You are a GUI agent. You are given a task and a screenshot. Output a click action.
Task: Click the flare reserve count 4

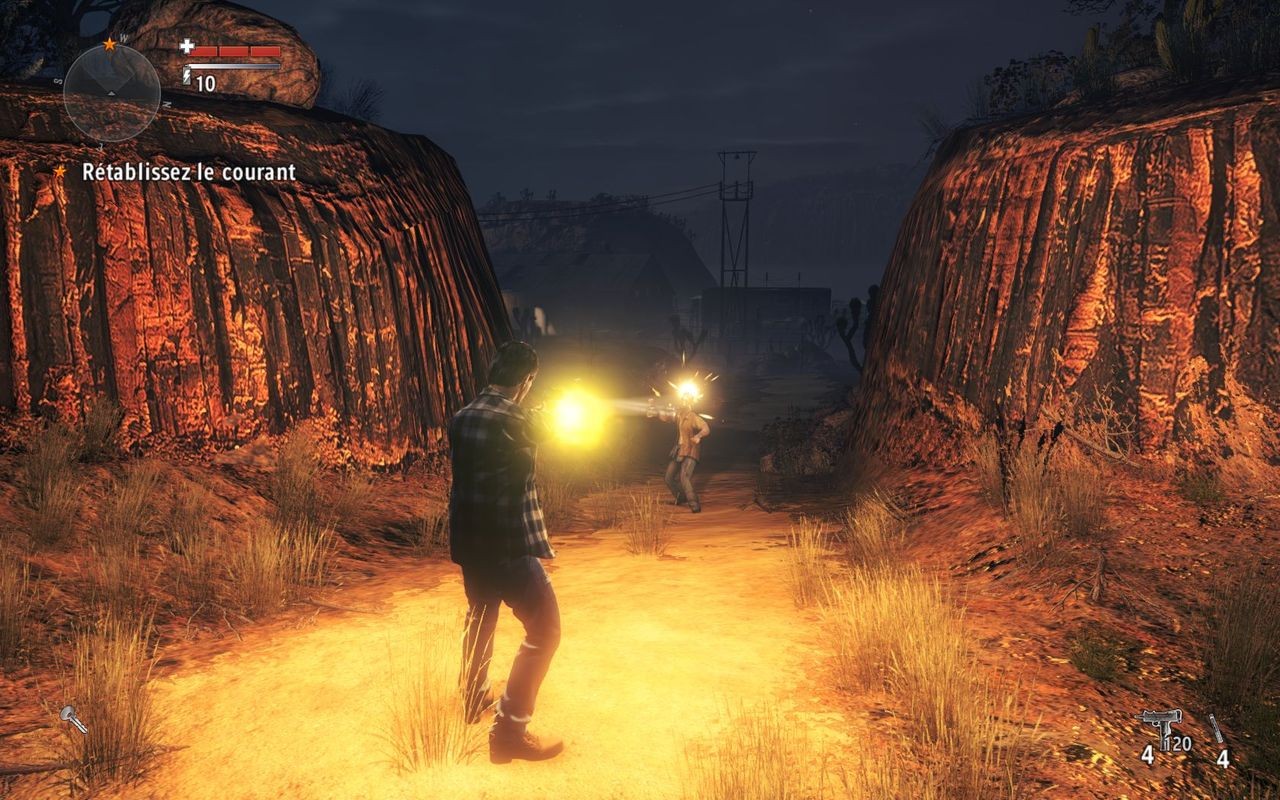point(1148,755)
